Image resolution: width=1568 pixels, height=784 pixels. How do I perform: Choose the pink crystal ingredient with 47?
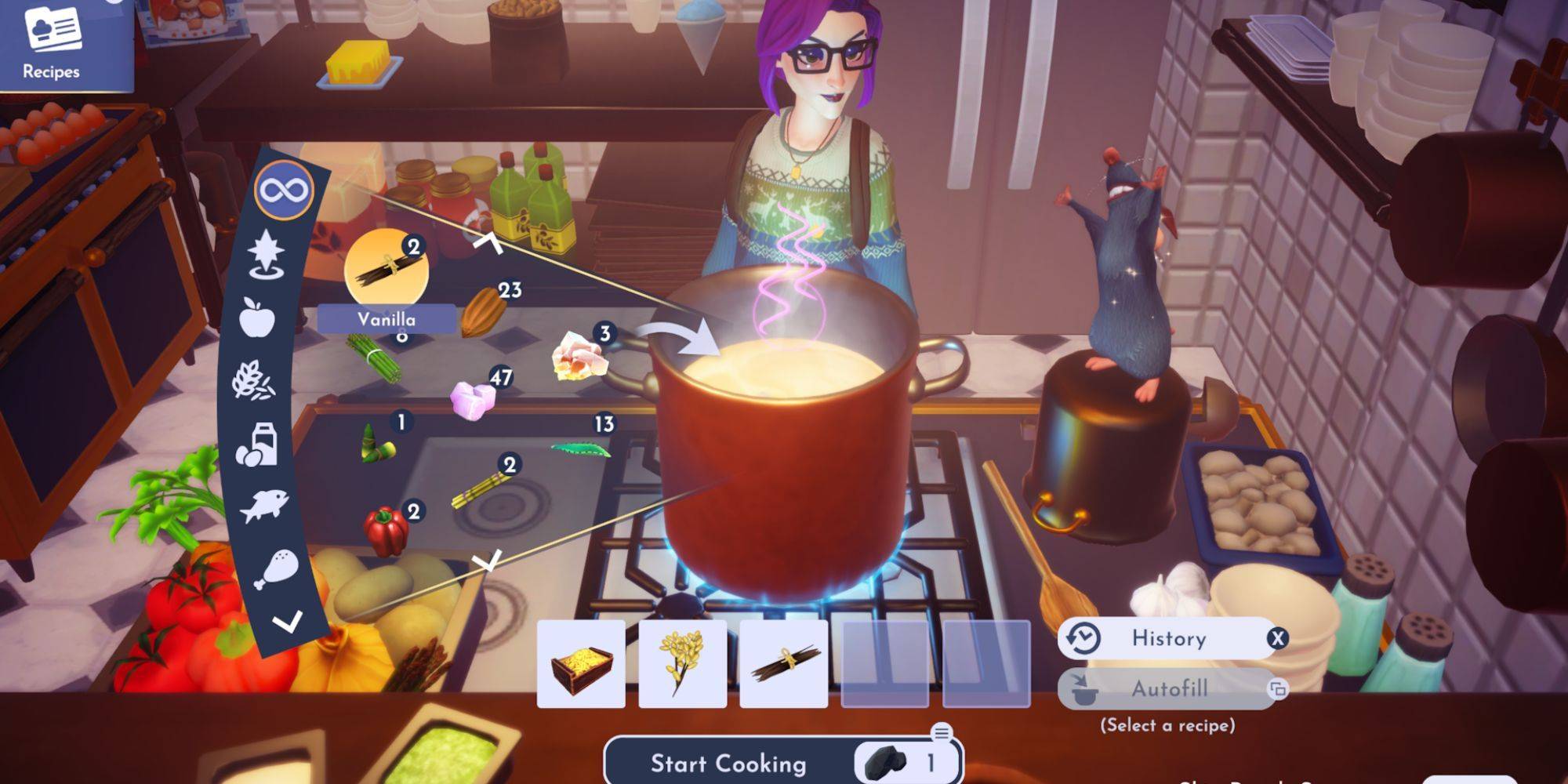[x=473, y=399]
